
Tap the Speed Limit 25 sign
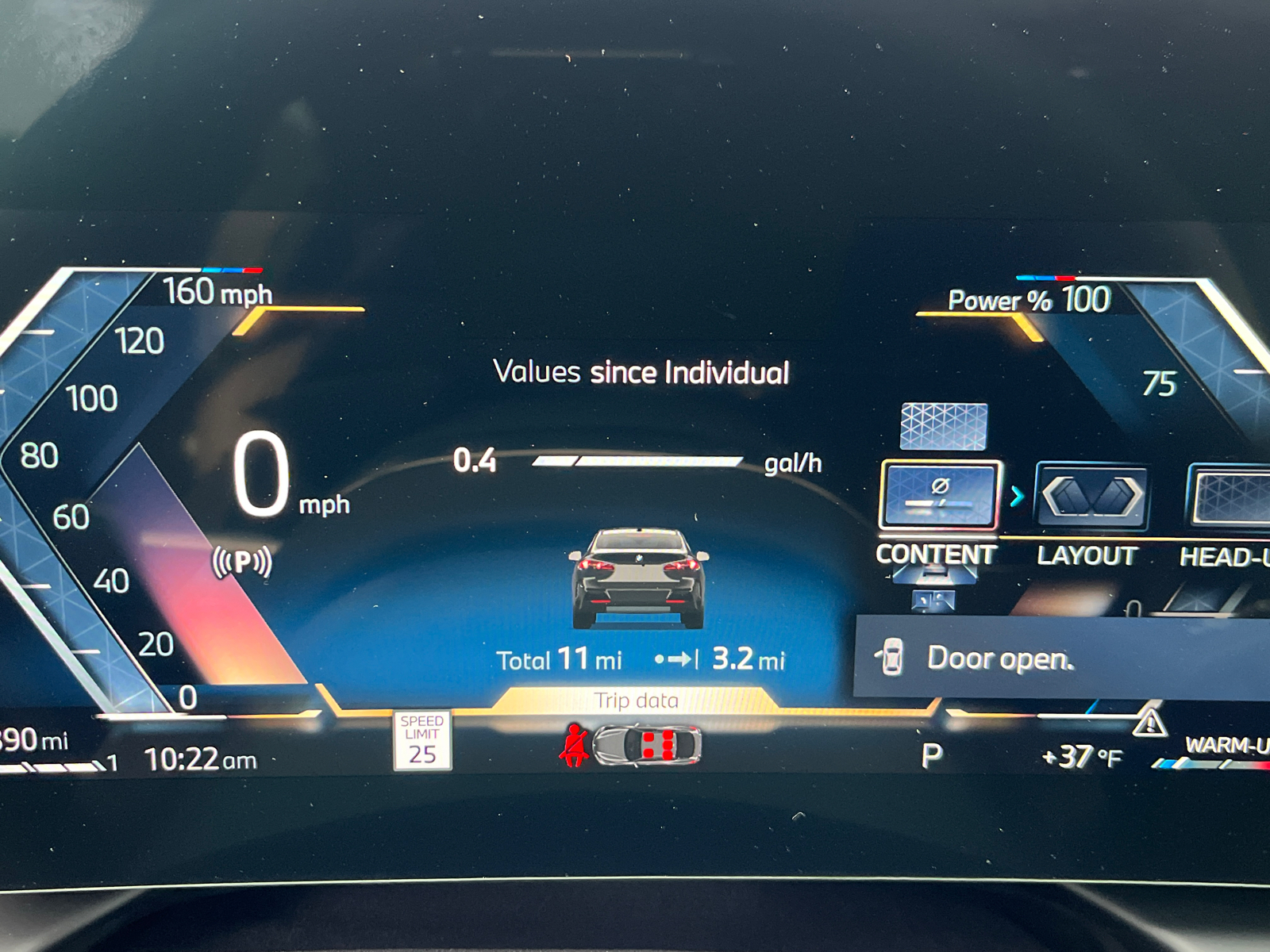tap(421, 741)
